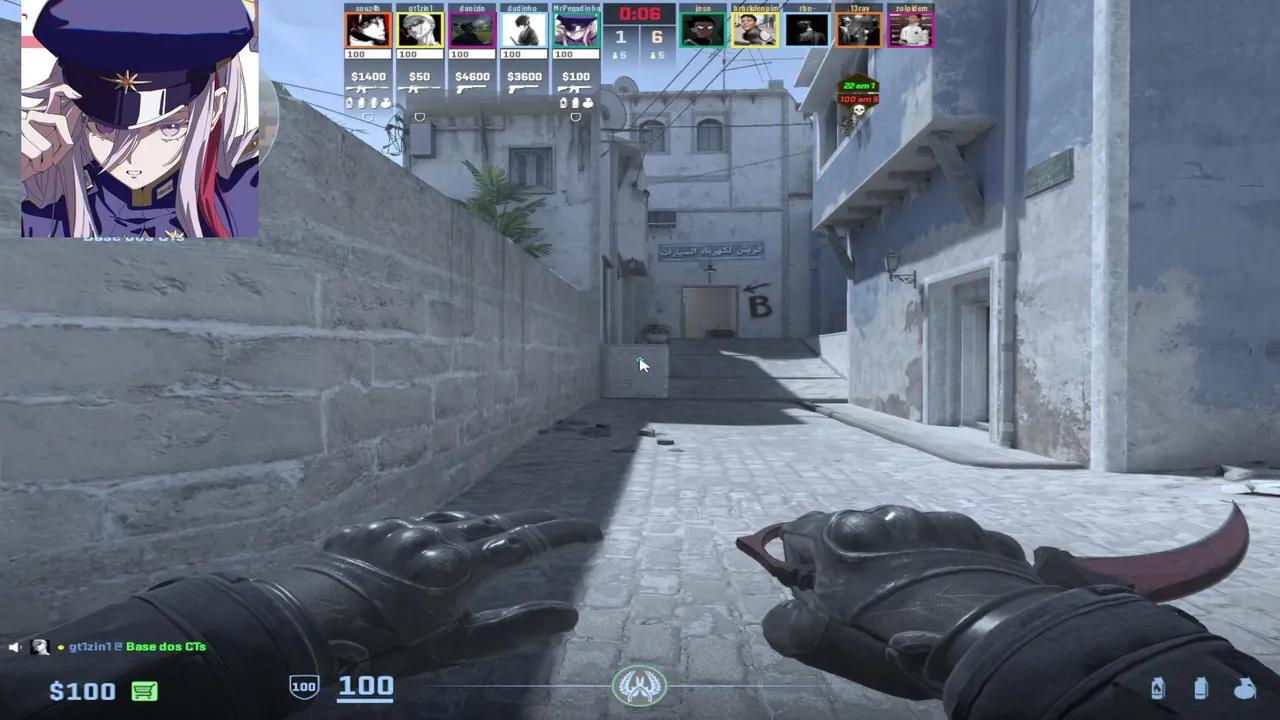This screenshot has width=1280, height=720.
Task: Click the CT score number 1
Action: [x=621, y=36]
